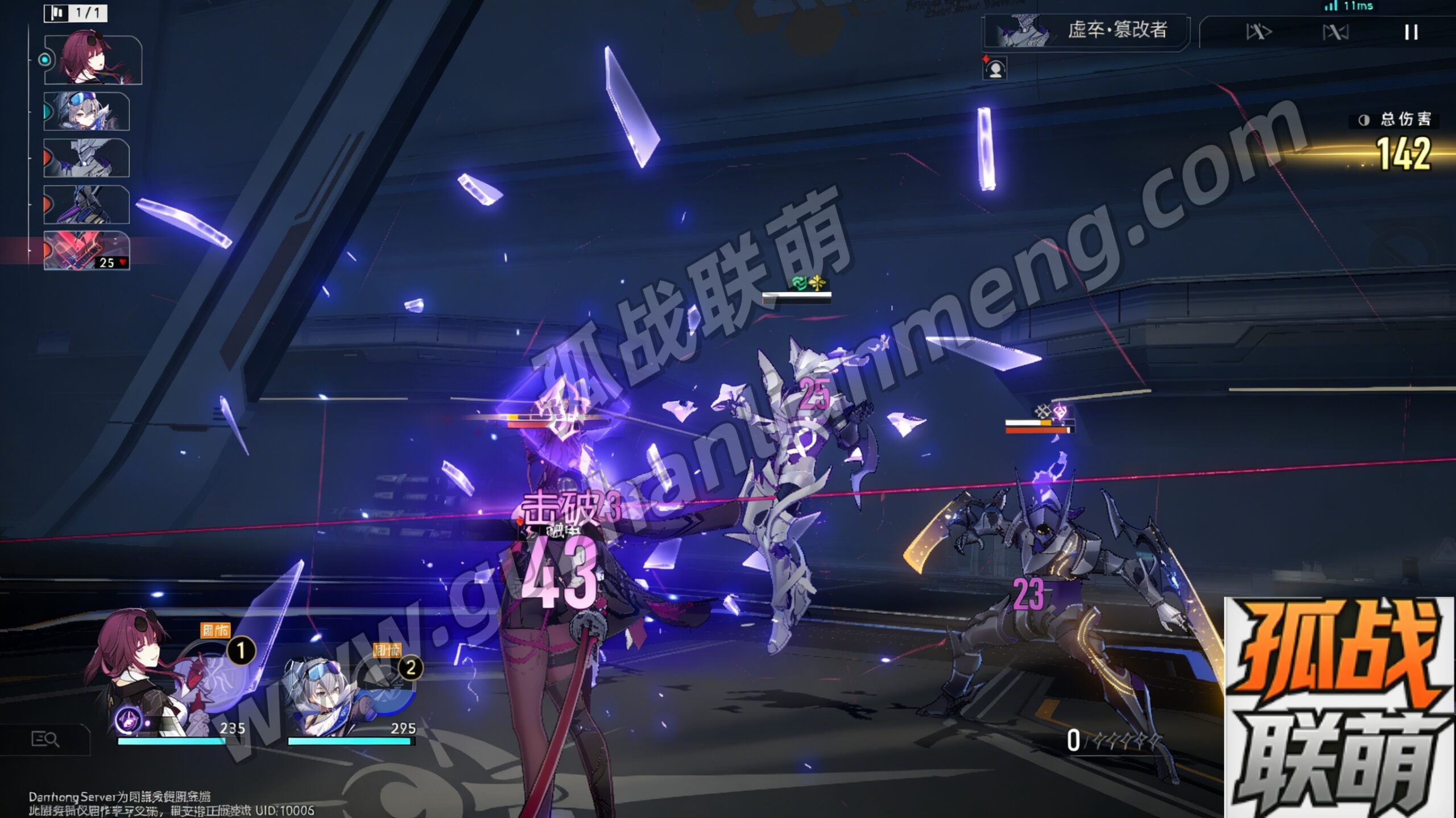Pause the battle
This screenshot has width=1456, height=818.
coord(1410,32)
